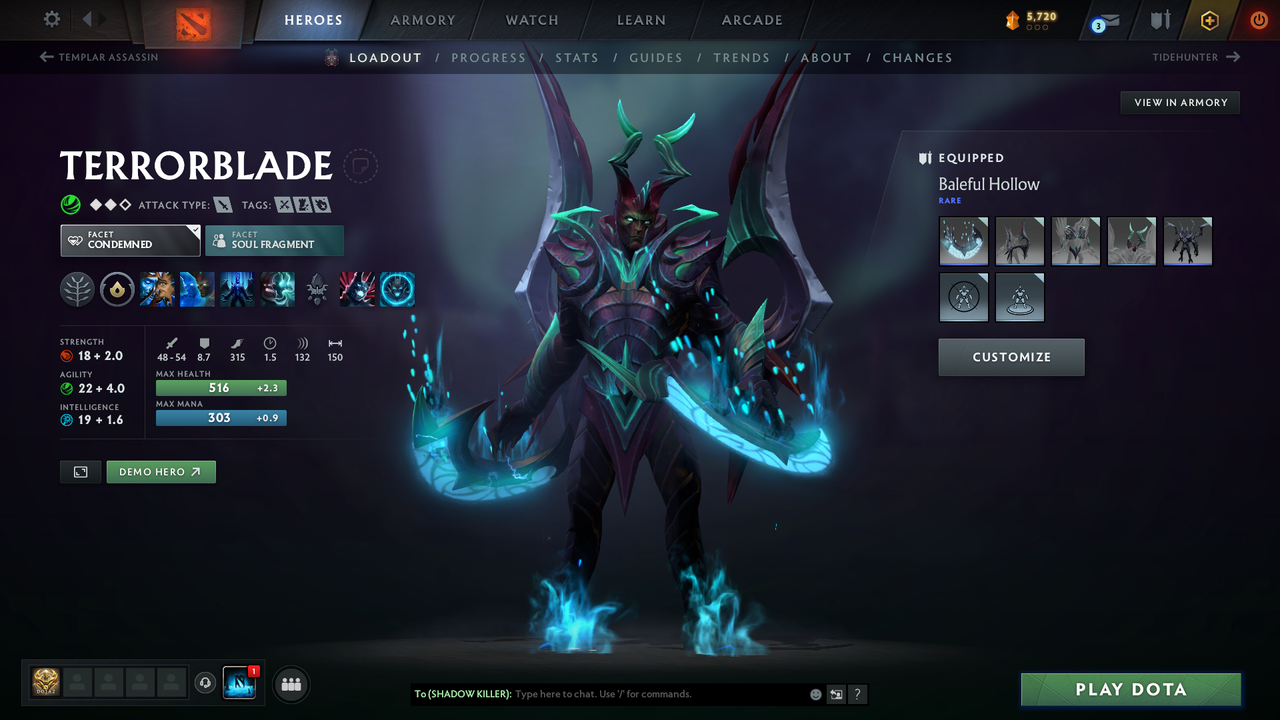Image resolution: width=1280 pixels, height=720 pixels.
Task: Expand the emoticon picker in chat bar
Action: pyautogui.click(x=815, y=694)
